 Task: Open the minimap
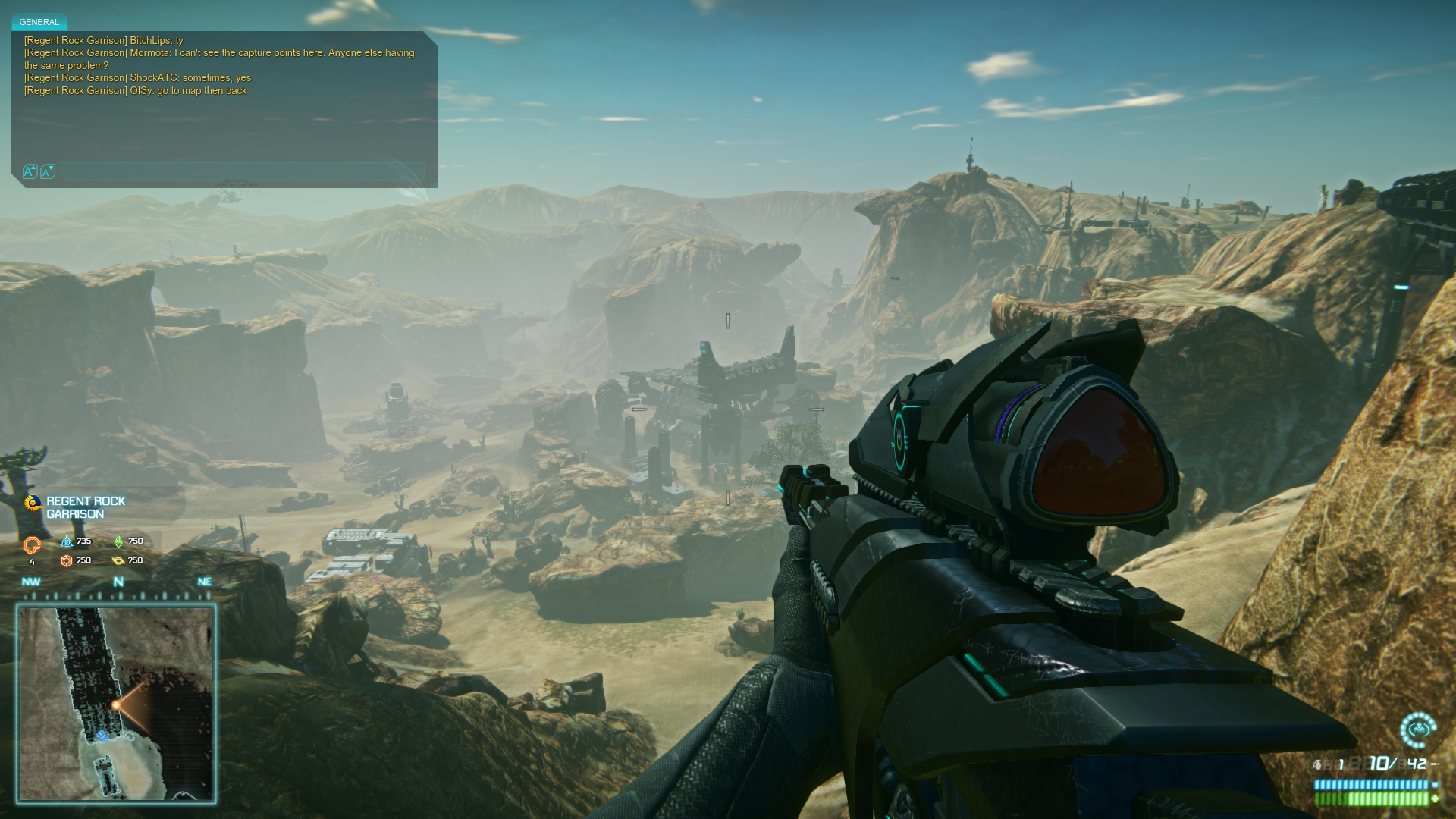117,703
